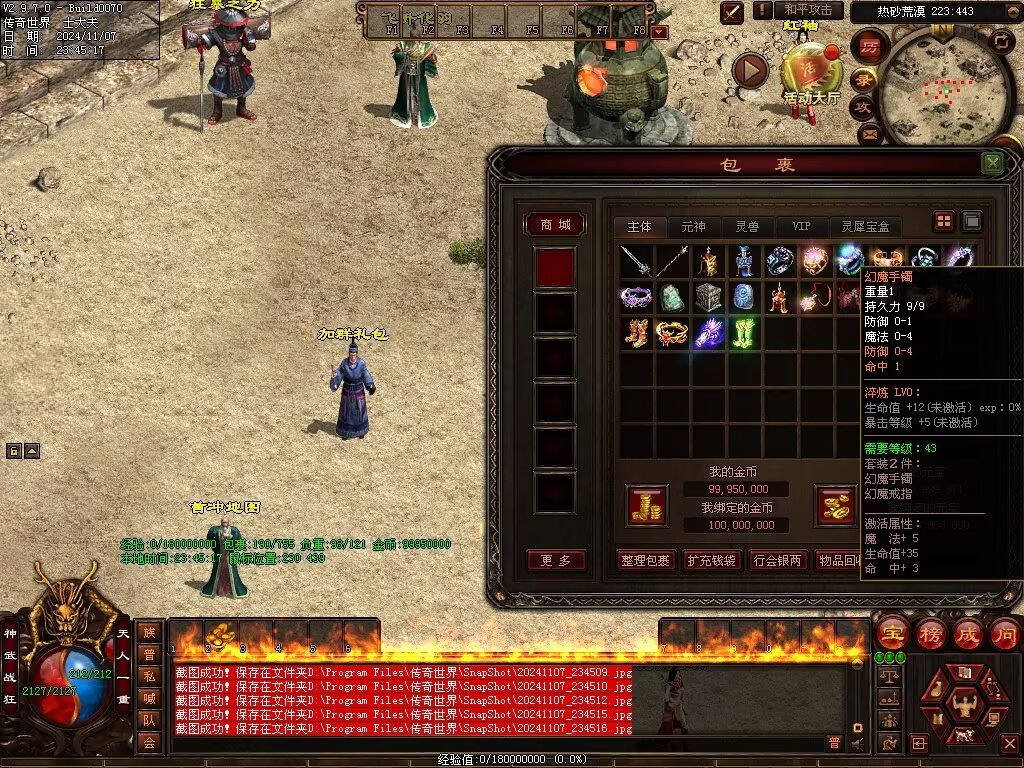
Task: Open the VIP bag tab
Action: point(801,227)
